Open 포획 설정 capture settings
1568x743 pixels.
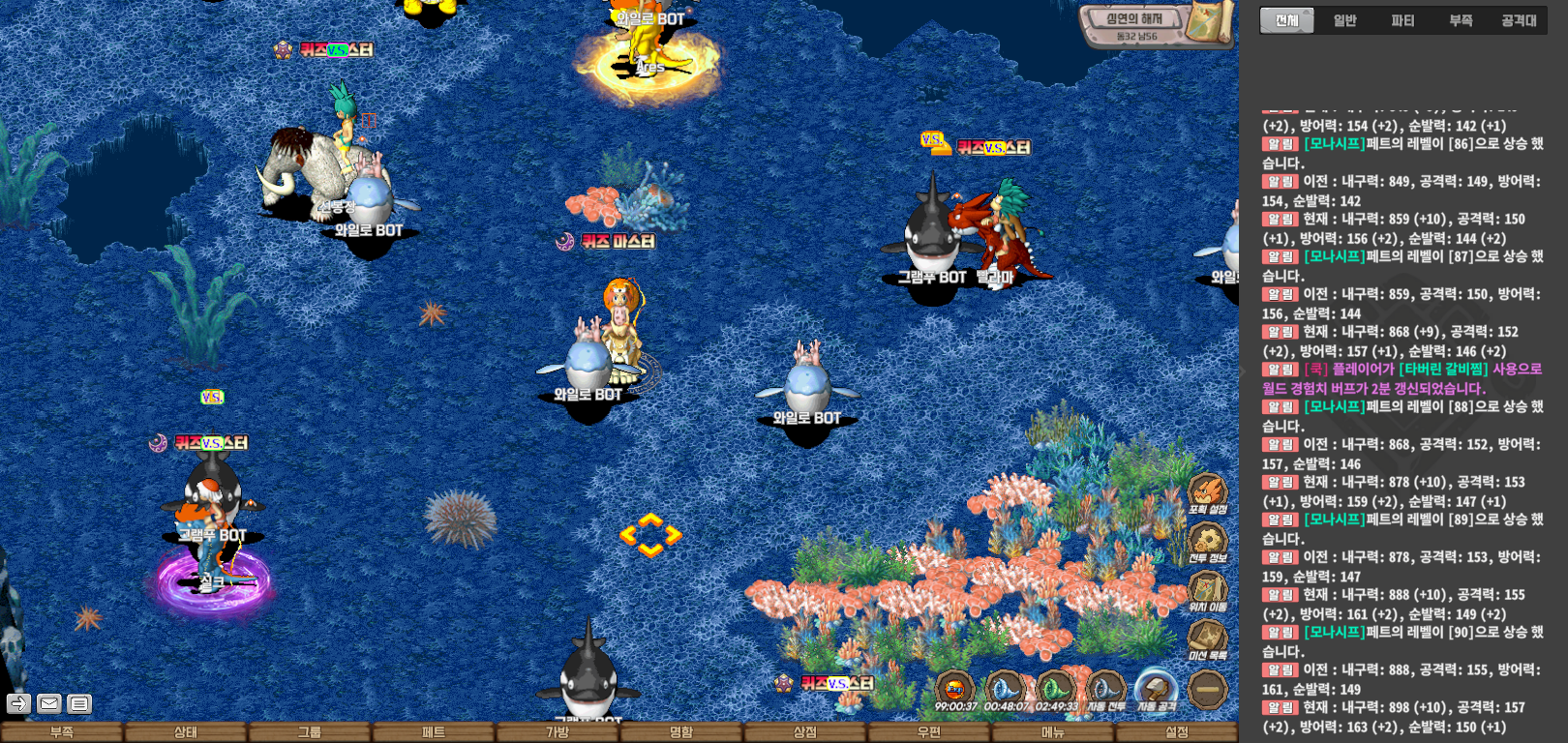click(1207, 493)
